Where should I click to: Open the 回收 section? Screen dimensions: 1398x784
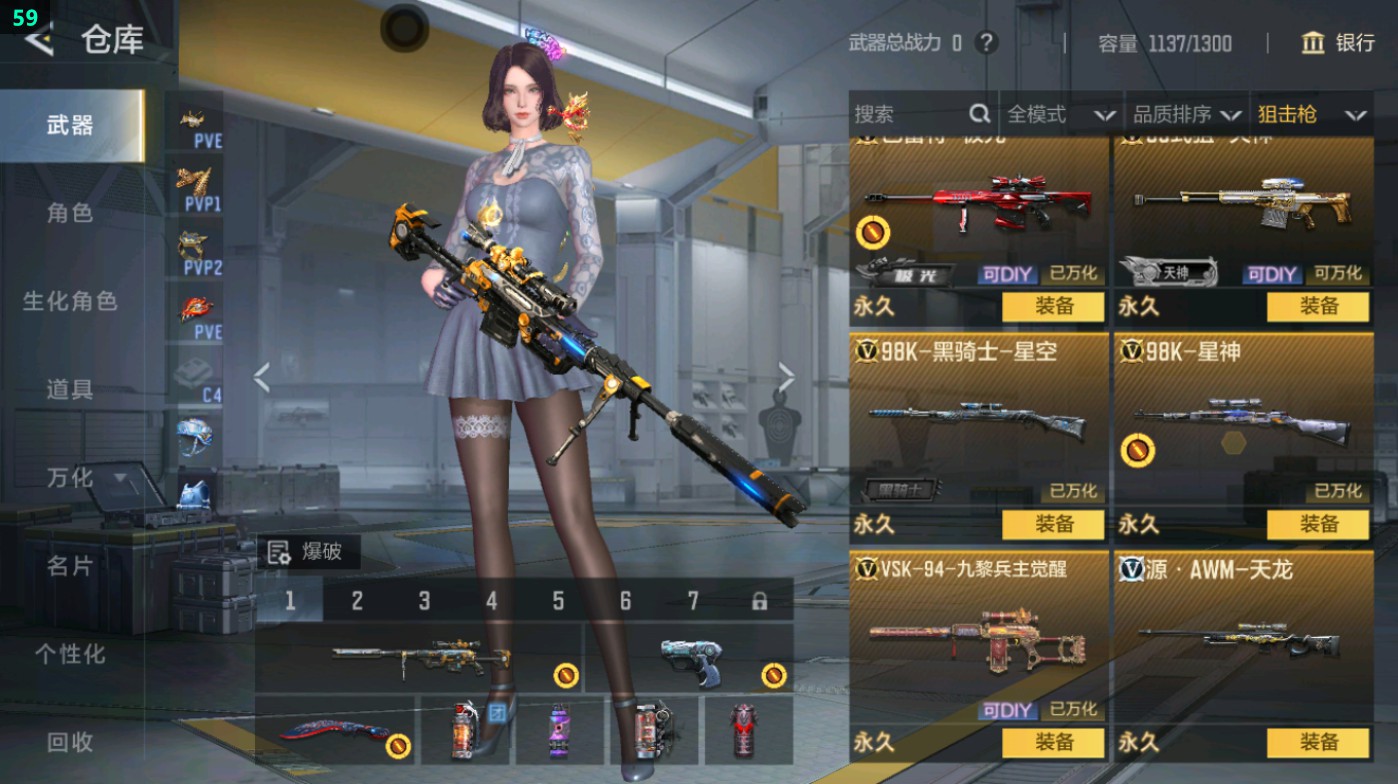click(x=70, y=742)
